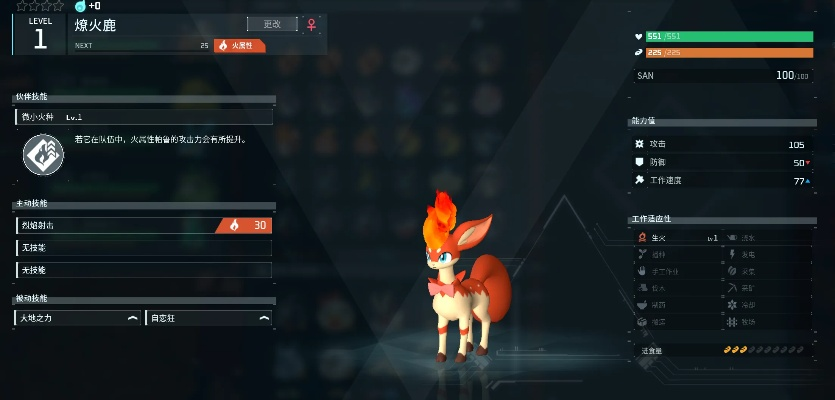Click the 火属性 fire element tag

point(240,45)
